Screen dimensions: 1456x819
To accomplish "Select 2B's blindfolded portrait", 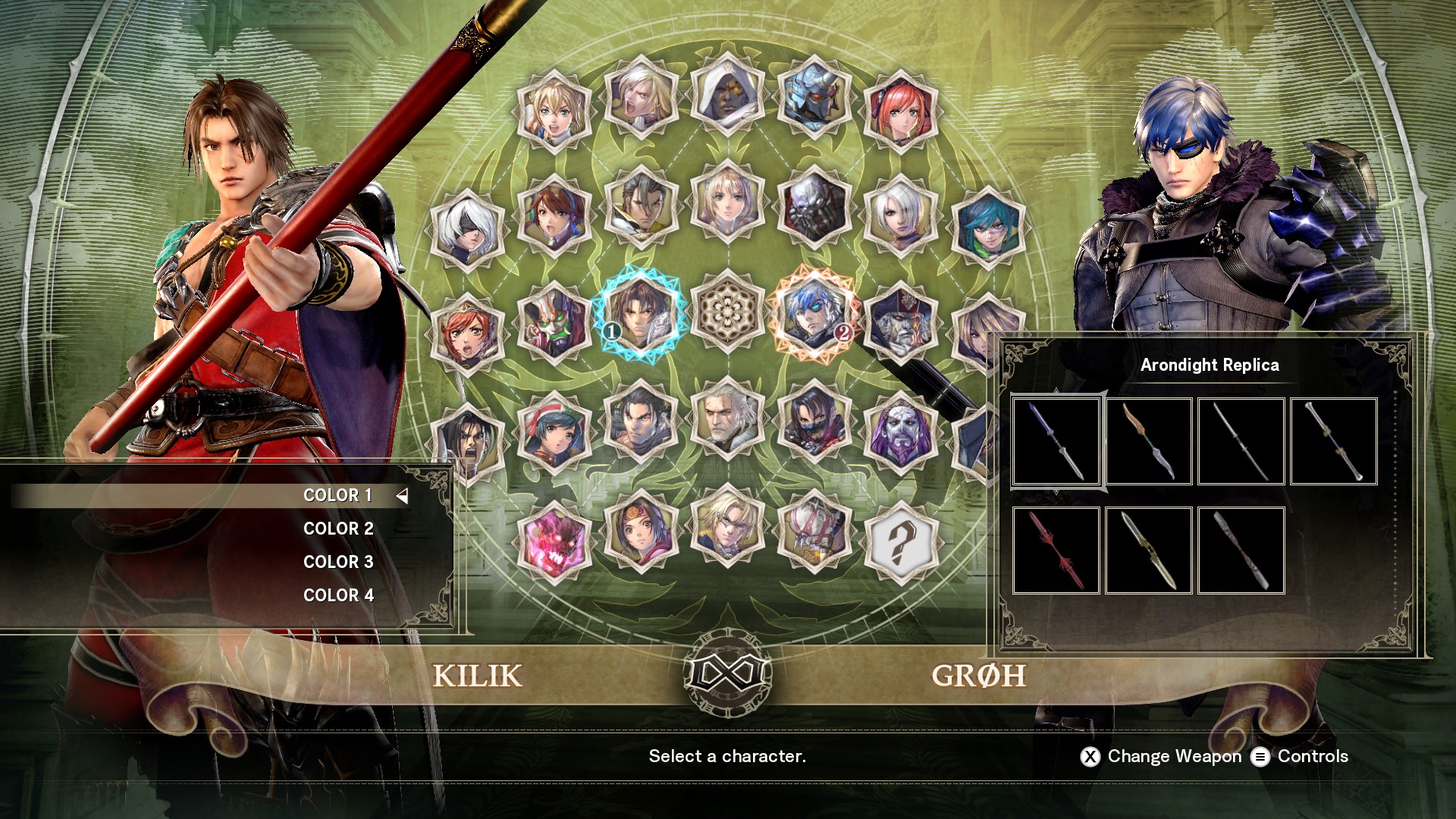I will (467, 227).
